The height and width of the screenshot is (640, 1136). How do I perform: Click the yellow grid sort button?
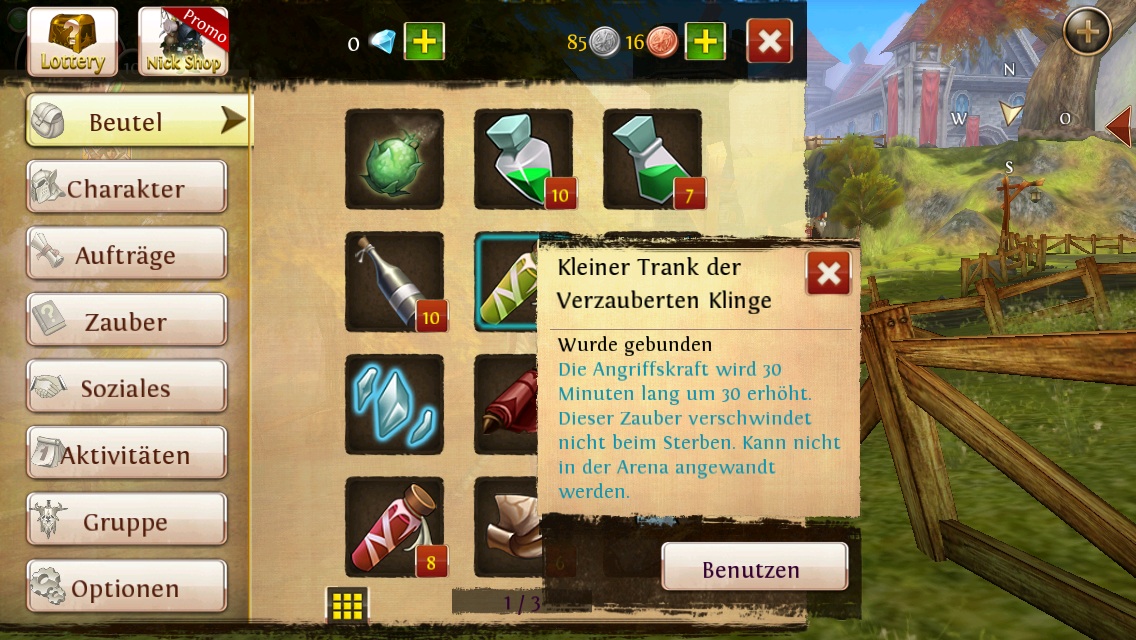(x=347, y=605)
